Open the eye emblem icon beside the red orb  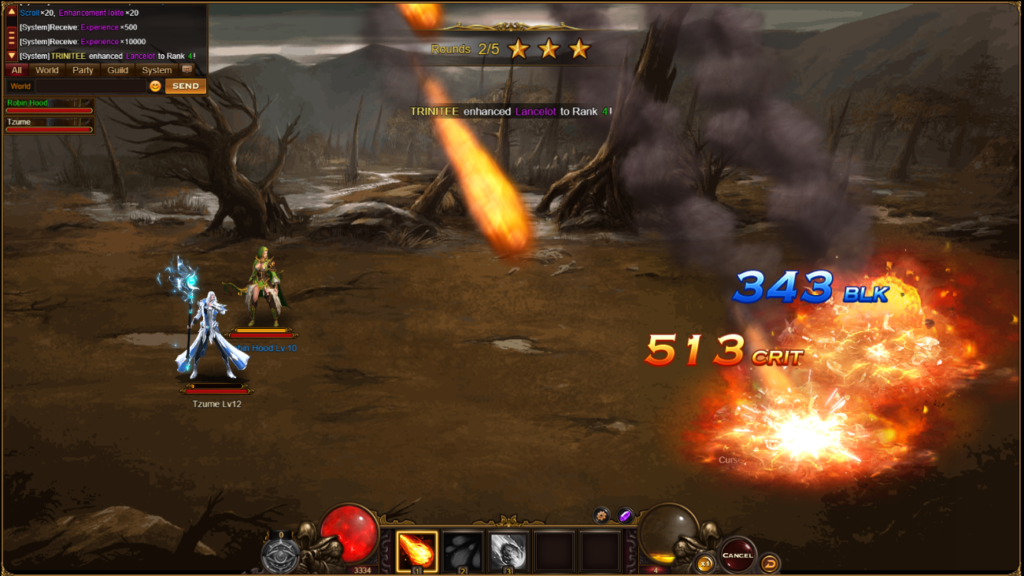pyautogui.click(x=280, y=553)
